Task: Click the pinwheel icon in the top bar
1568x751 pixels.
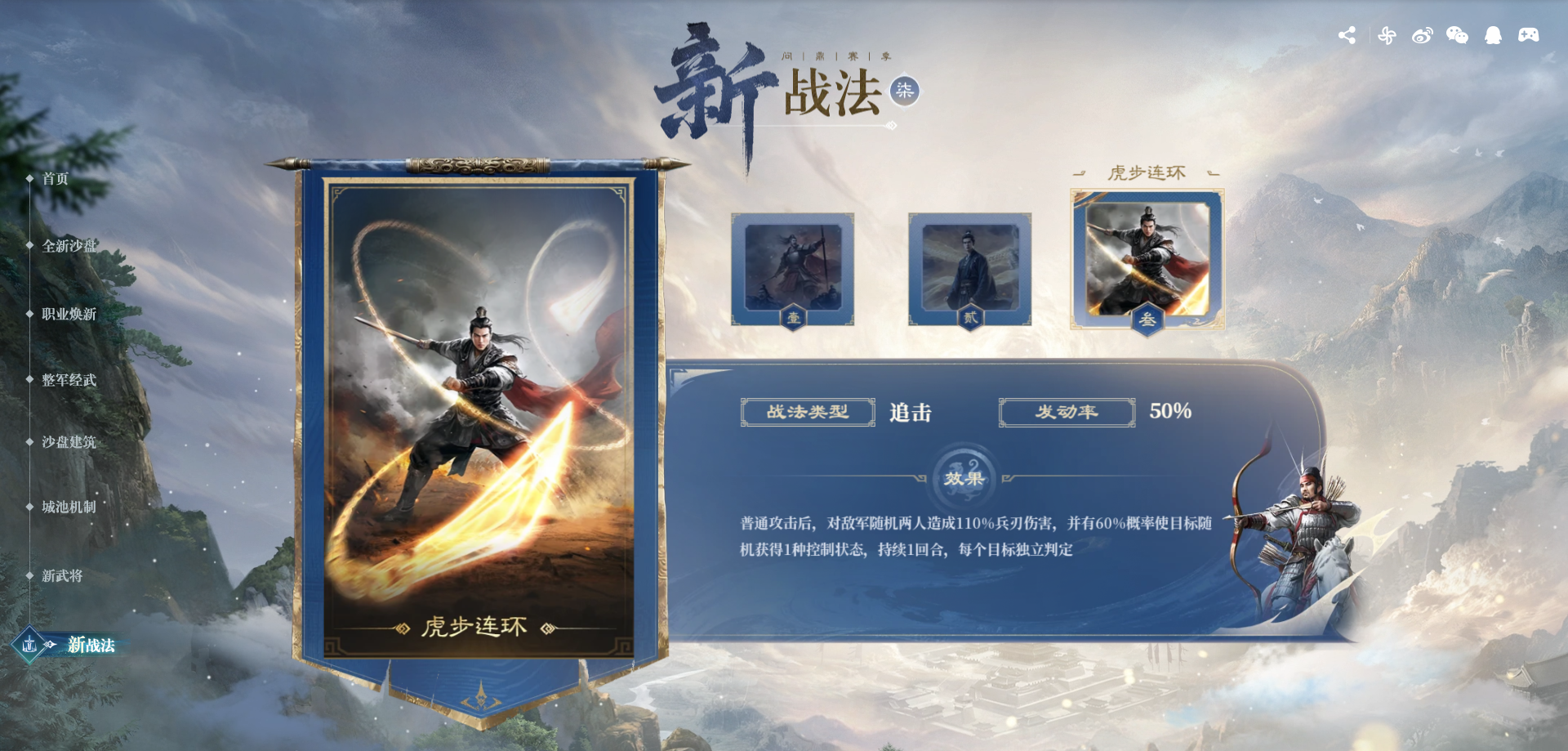Action: [1387, 34]
